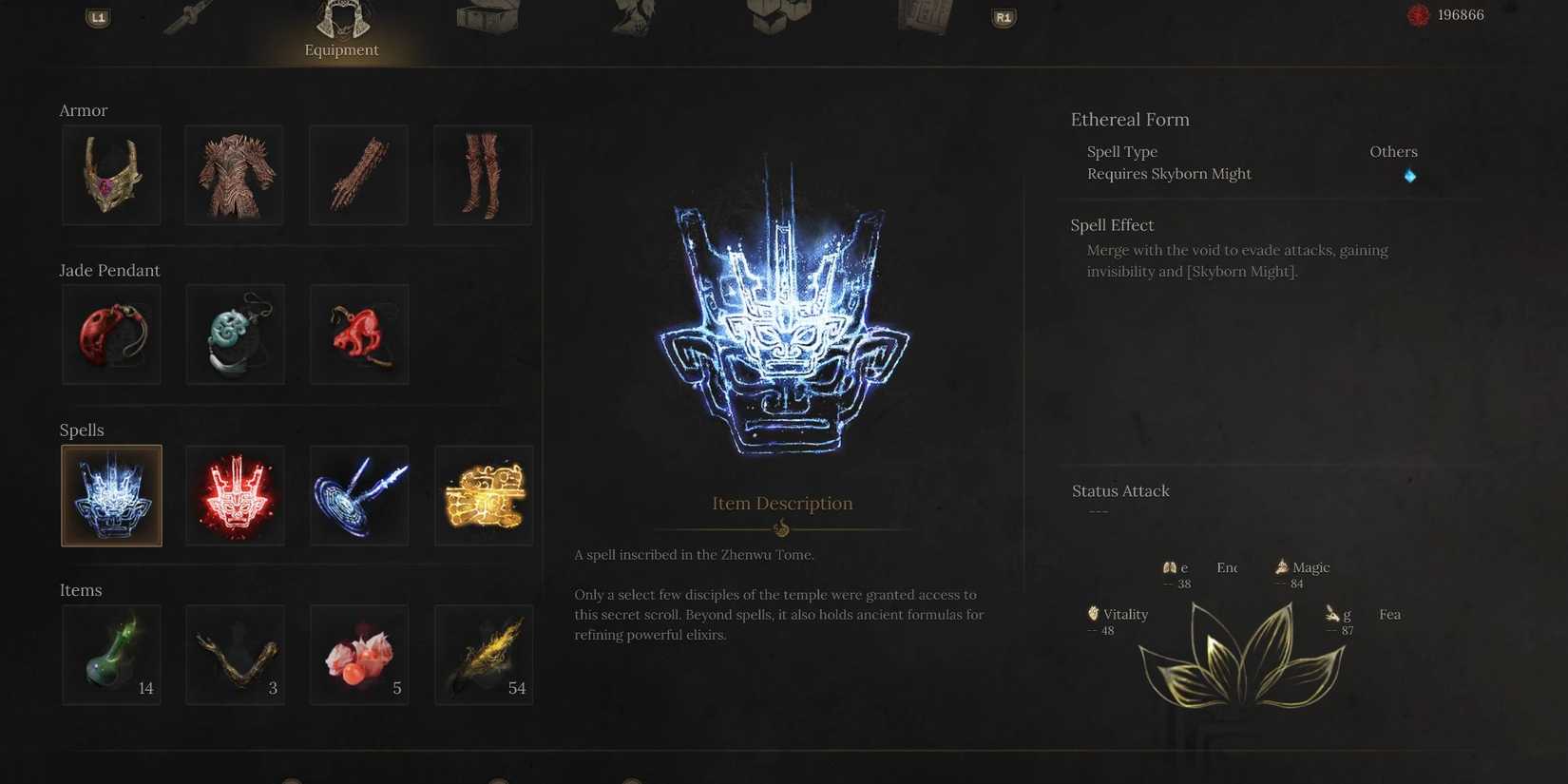Screen dimensions: 1568x784
Task: Select the teal jade pendant
Action: pyautogui.click(x=235, y=334)
